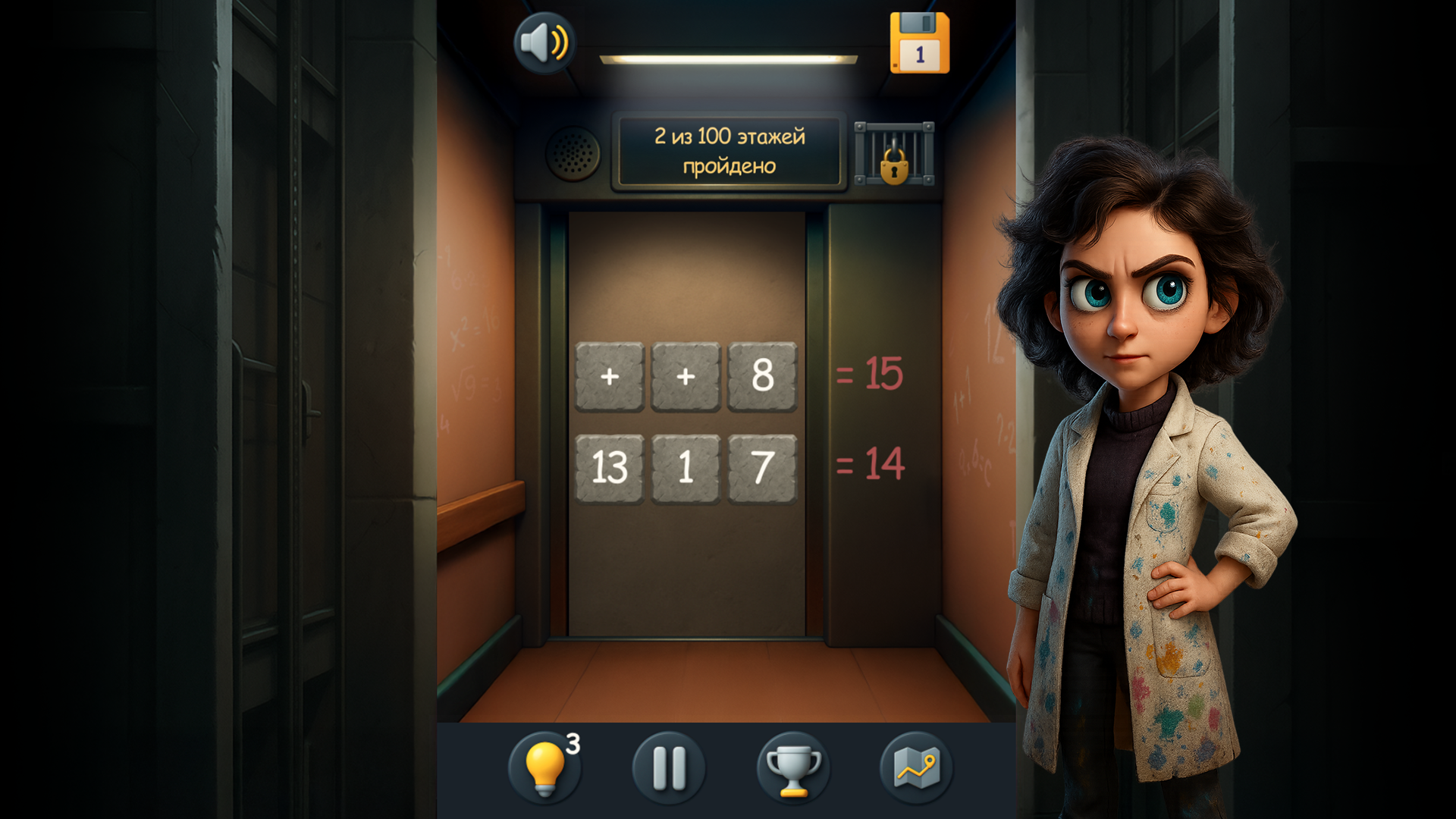
Task: Pause the game
Action: [x=668, y=768]
